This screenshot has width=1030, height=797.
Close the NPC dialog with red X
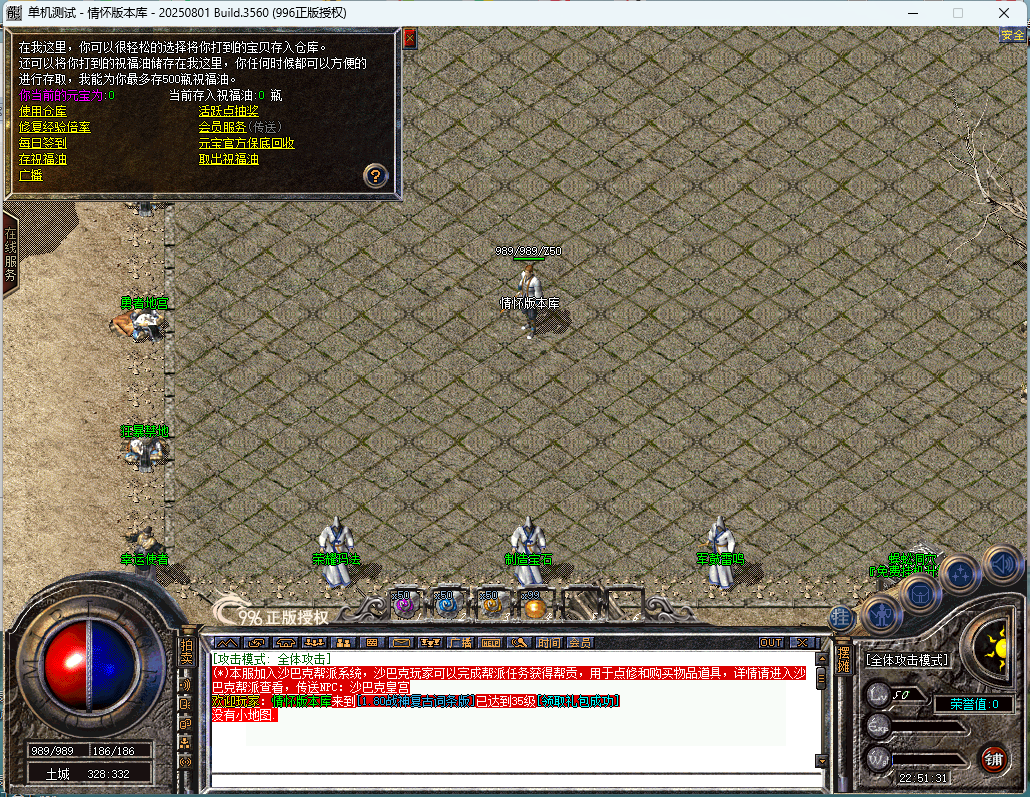[x=409, y=38]
